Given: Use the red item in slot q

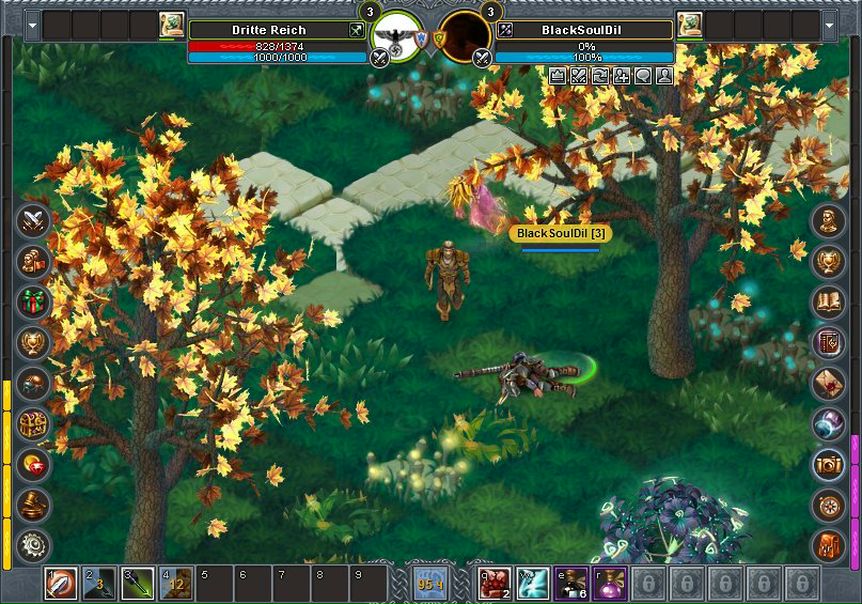Looking at the screenshot, I should click(495, 584).
